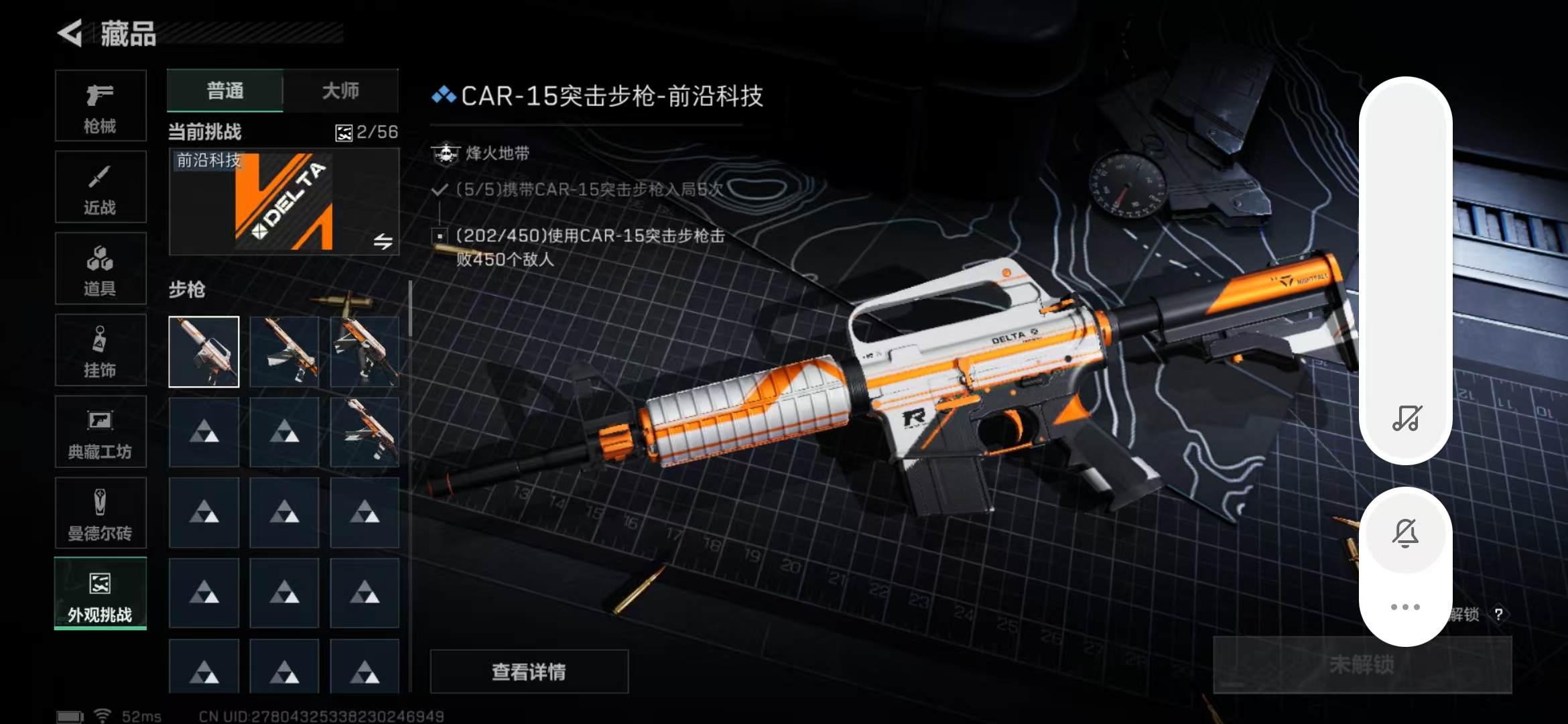Open the 挂饰 charms category
This screenshot has width=1568, height=724.
click(x=101, y=351)
